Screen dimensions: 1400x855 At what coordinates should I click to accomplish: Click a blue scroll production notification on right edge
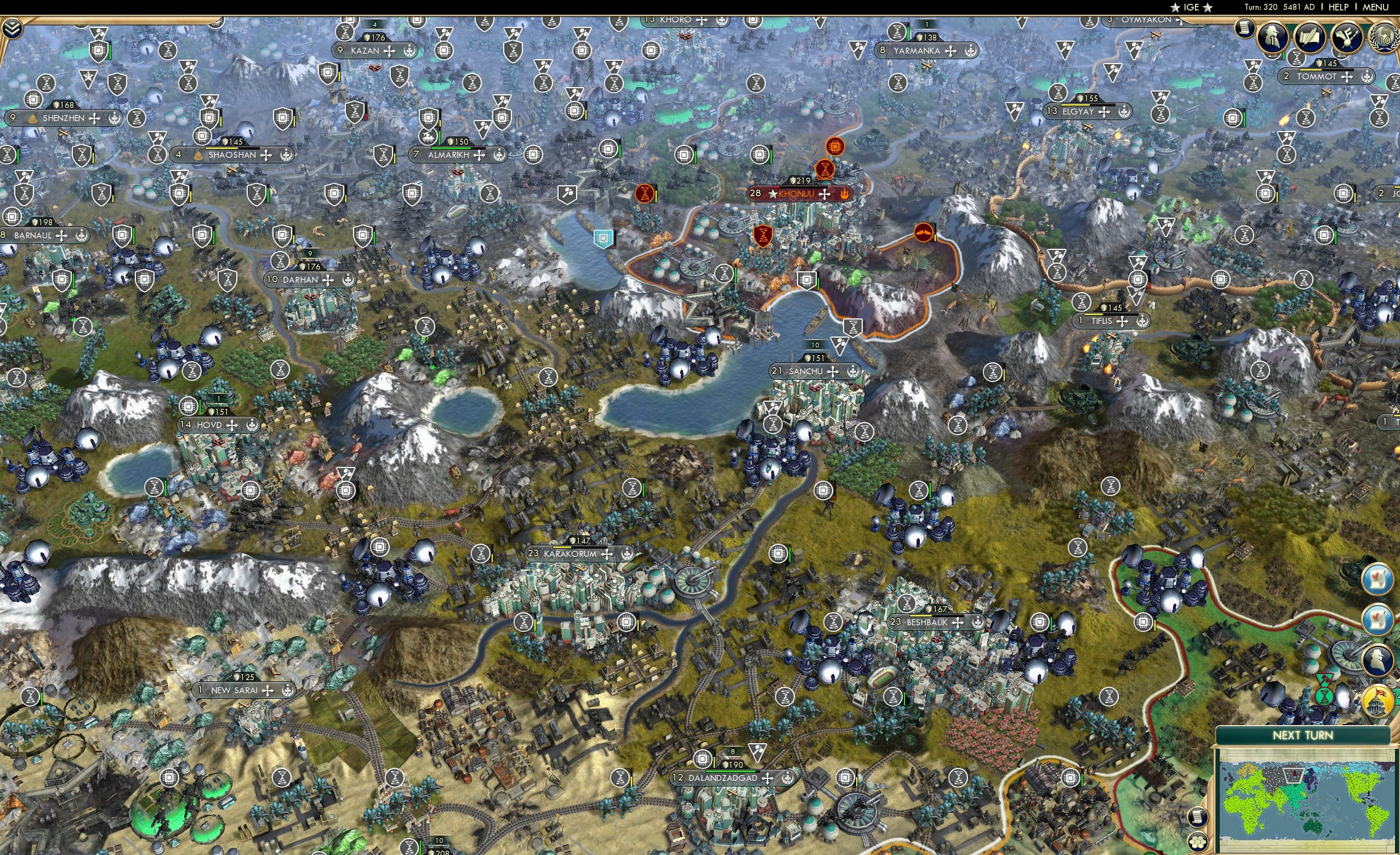tap(1377, 580)
